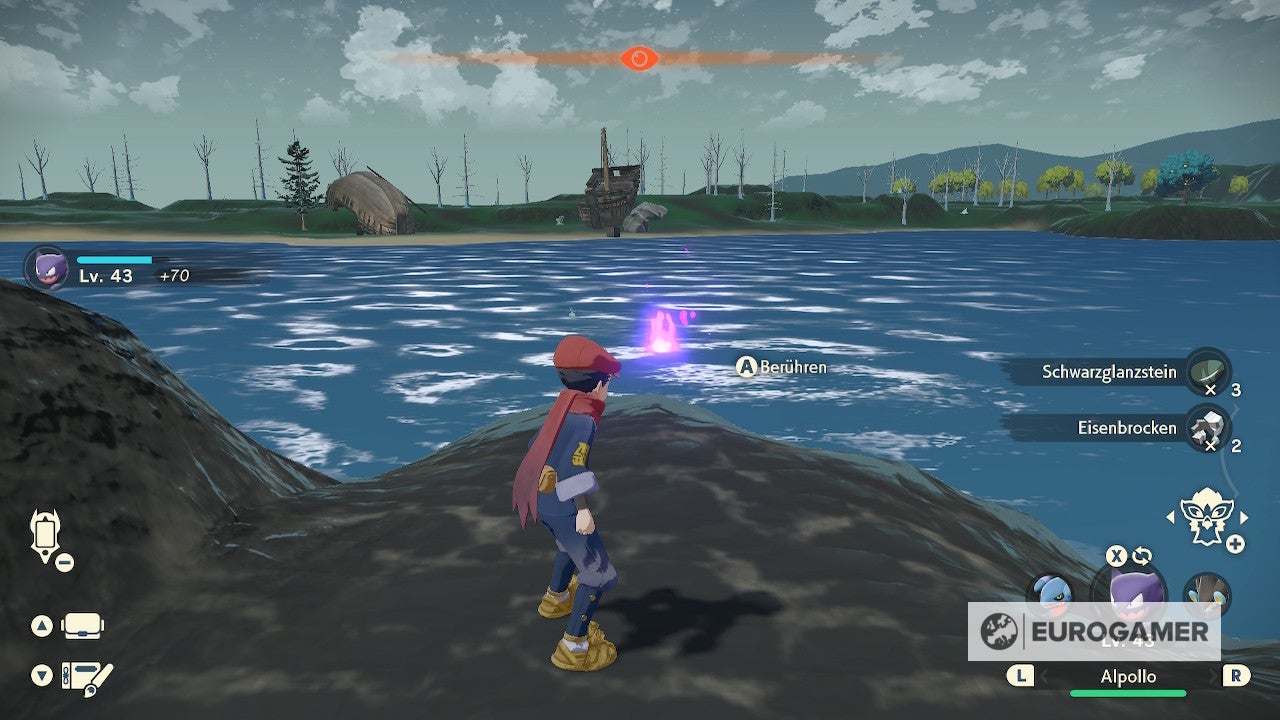Select the Luxray party slot right of Alpollo
This screenshot has height=720, width=1280.
tap(1206, 594)
